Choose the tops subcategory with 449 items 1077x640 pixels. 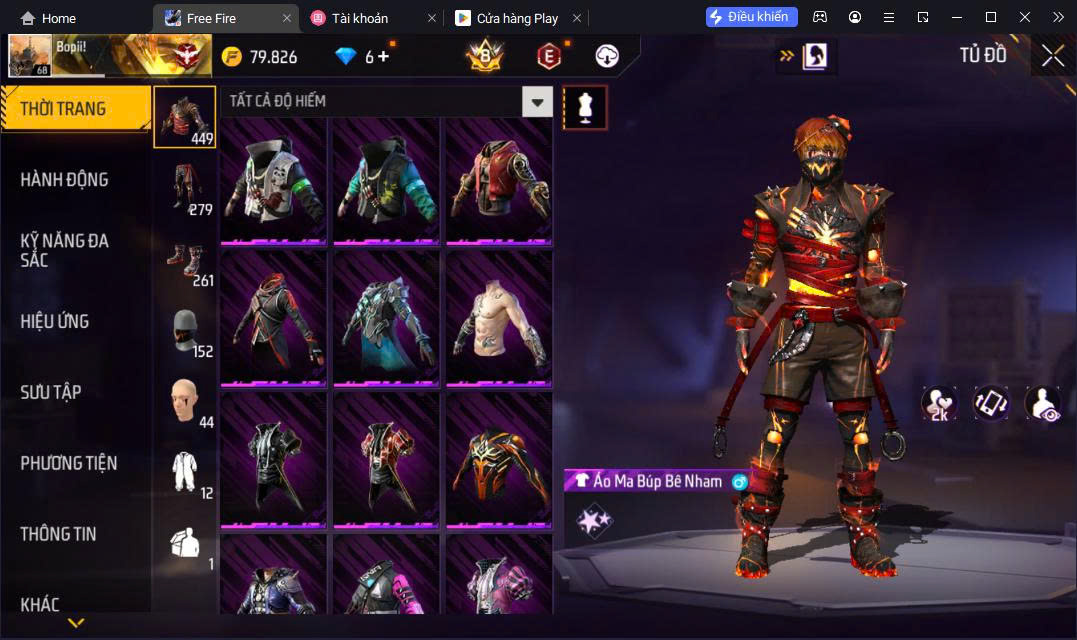[x=184, y=117]
